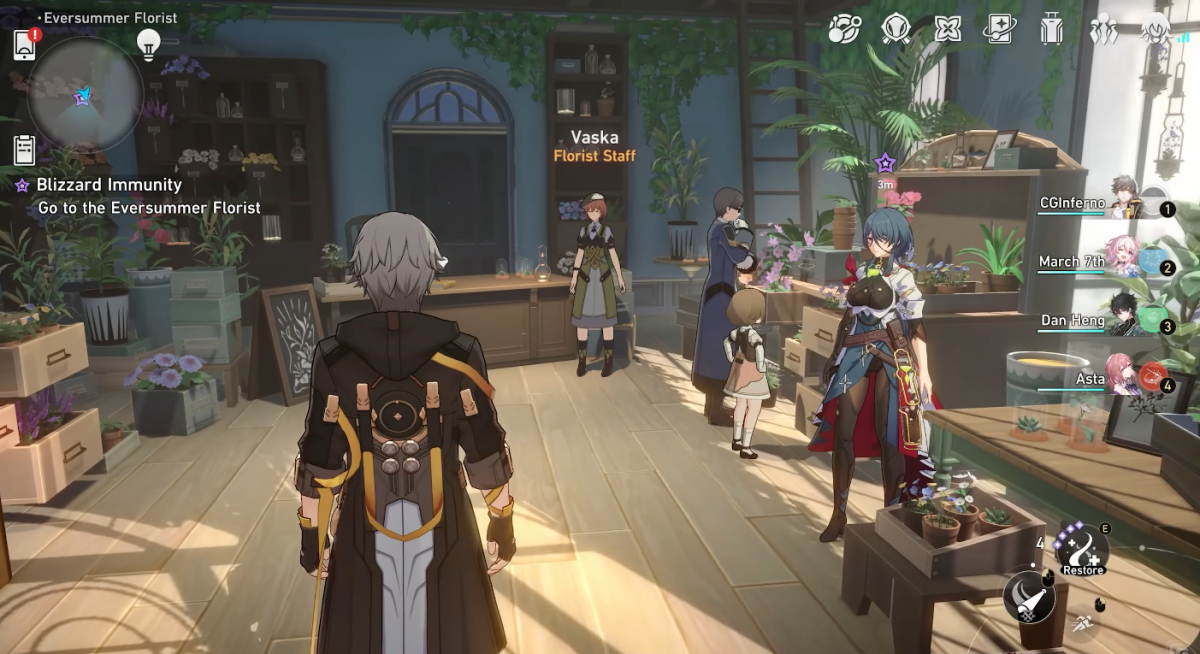This screenshot has width=1200, height=654.
Task: Open the mission clipboard icon
Action: (x=25, y=148)
